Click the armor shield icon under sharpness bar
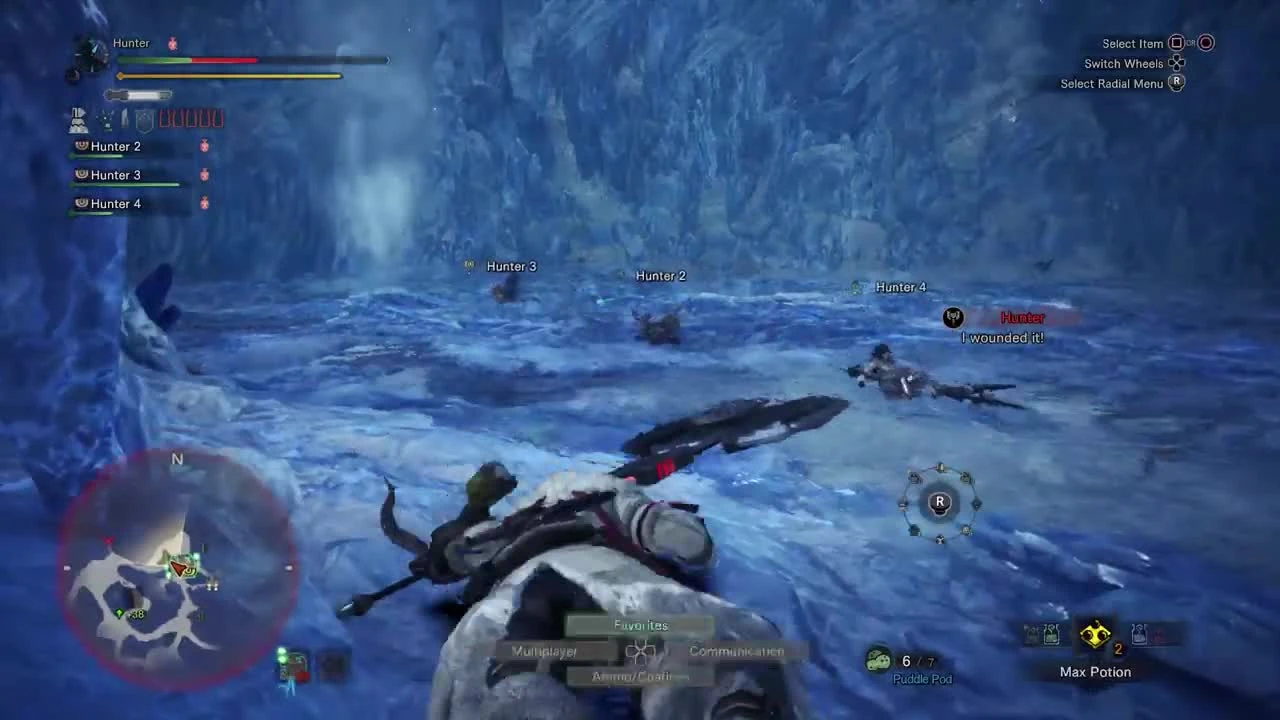The width and height of the screenshot is (1280, 720). click(143, 120)
